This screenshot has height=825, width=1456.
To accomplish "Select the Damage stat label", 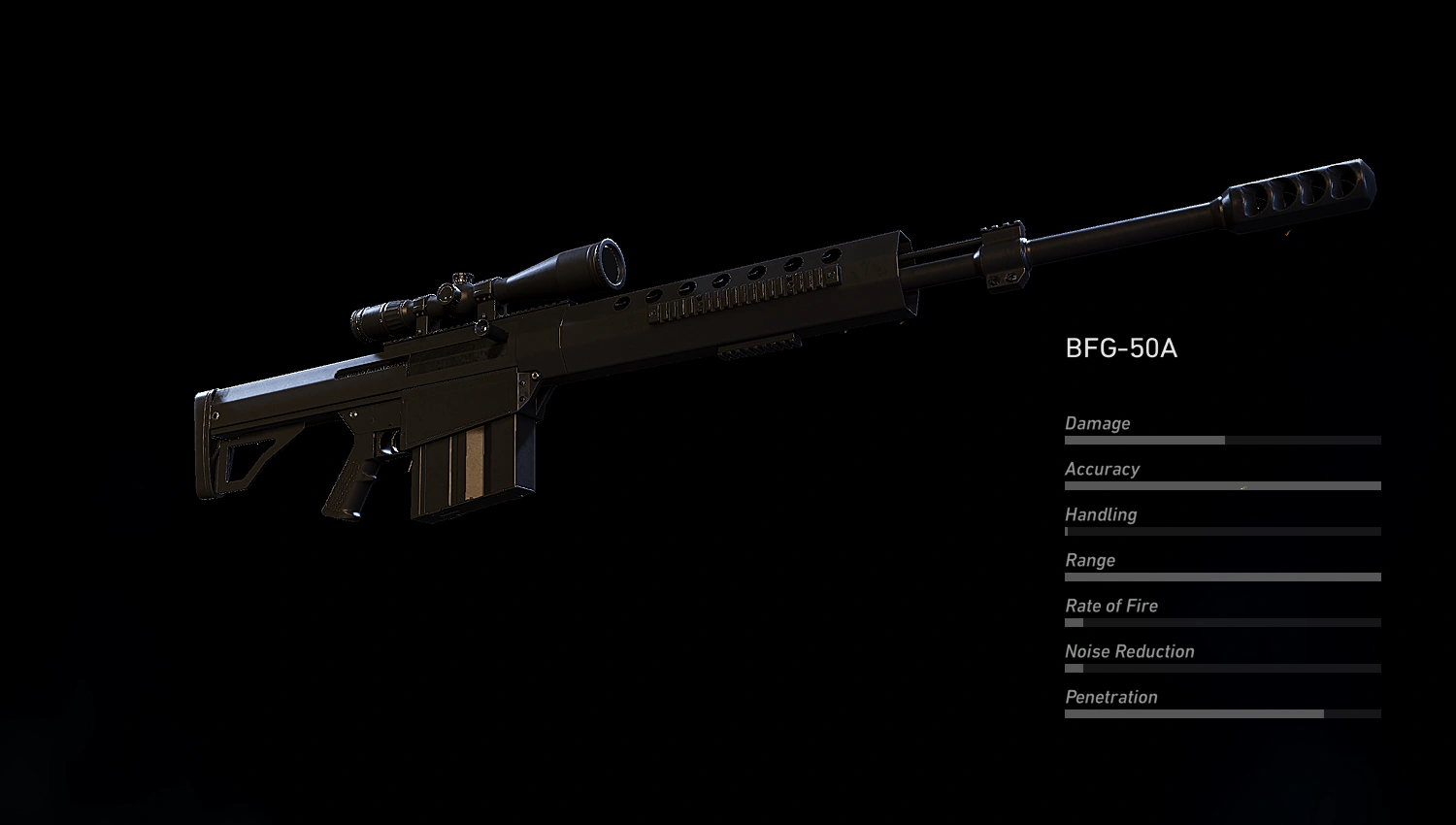I will click(1097, 423).
